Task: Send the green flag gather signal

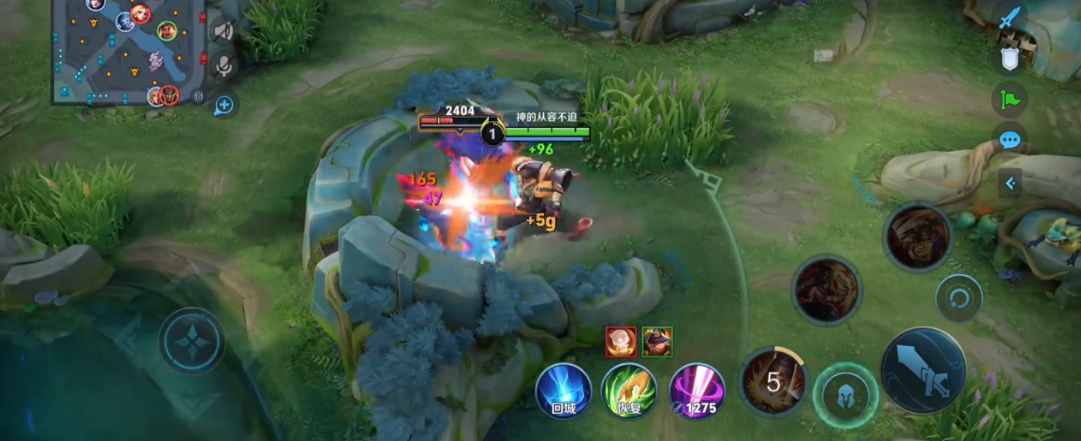Action: tap(1010, 98)
